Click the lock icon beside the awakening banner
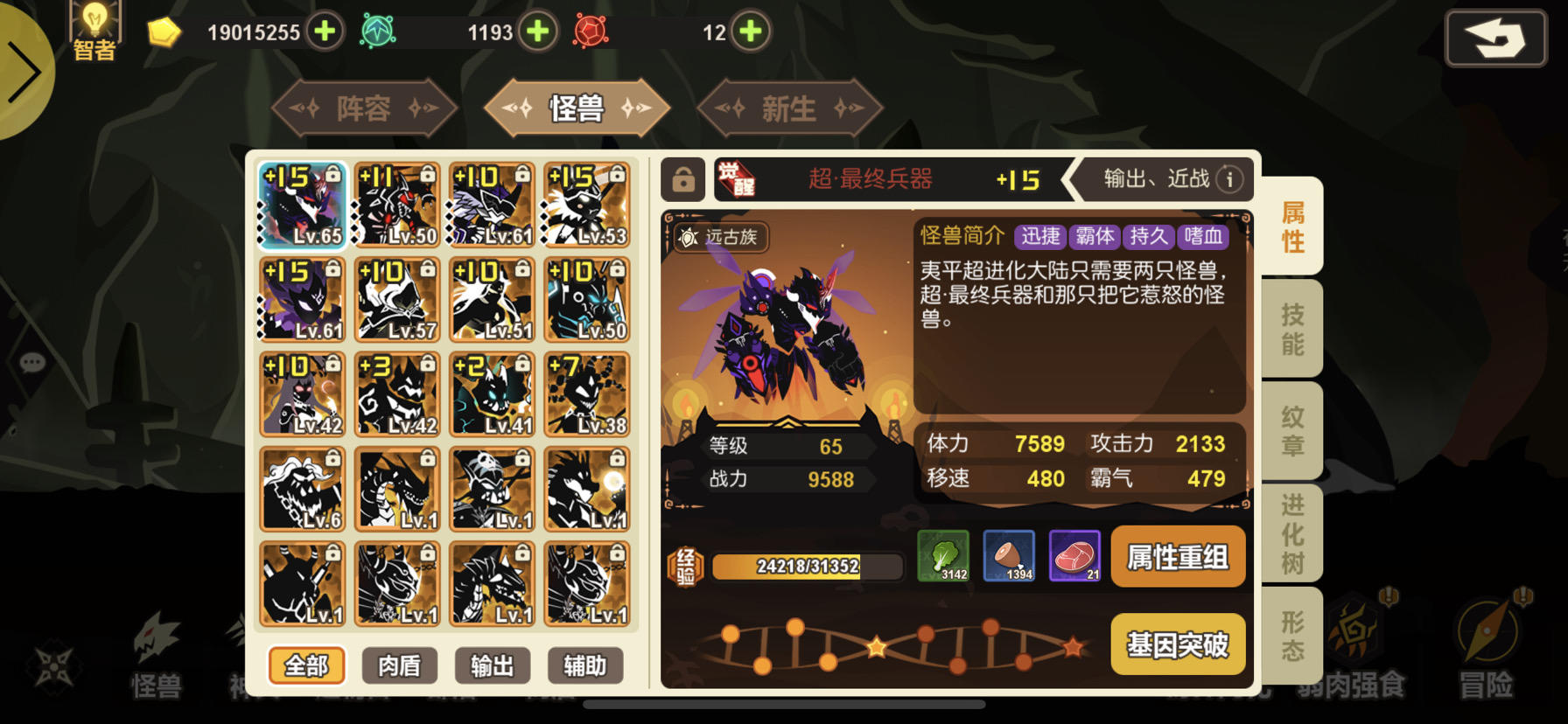 (682, 178)
